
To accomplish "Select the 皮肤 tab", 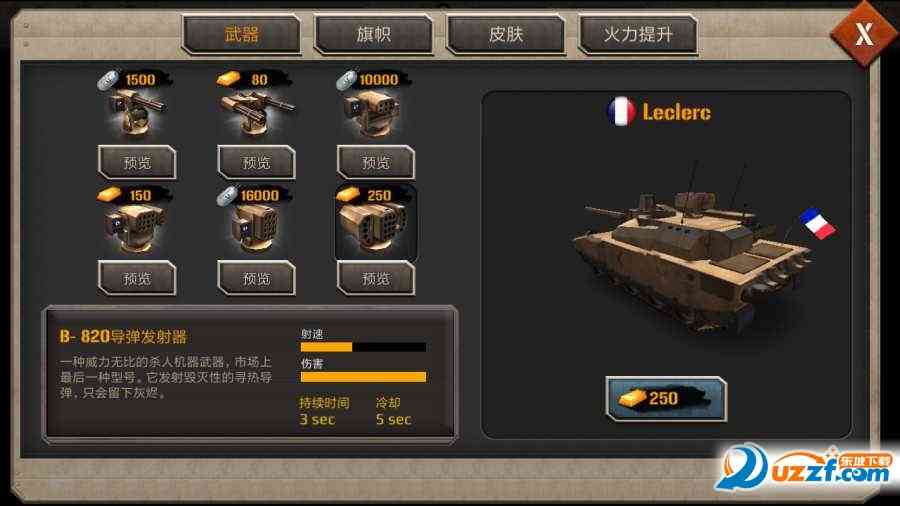I will pyautogui.click(x=505, y=35).
